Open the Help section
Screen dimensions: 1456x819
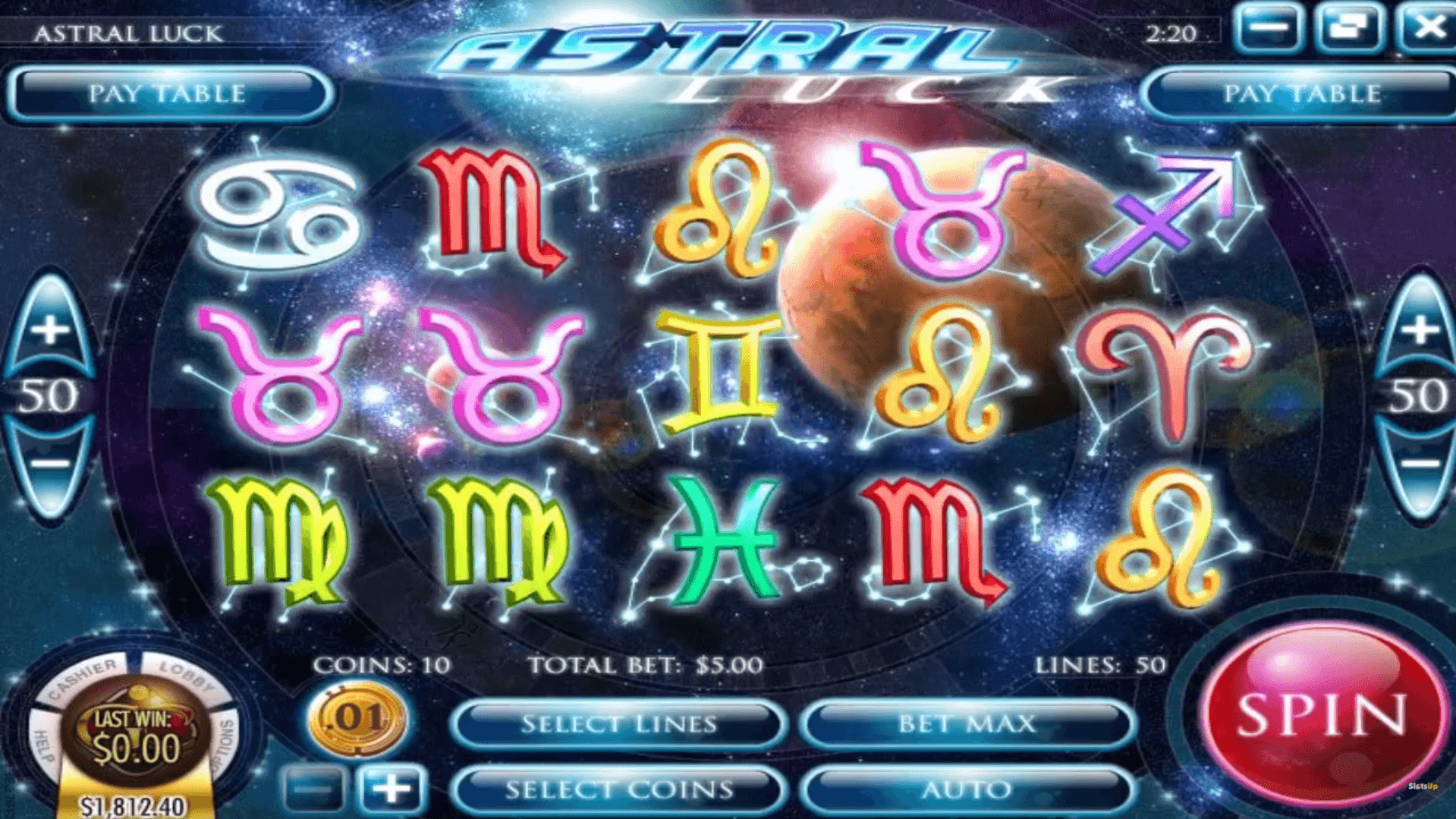pos(43,744)
